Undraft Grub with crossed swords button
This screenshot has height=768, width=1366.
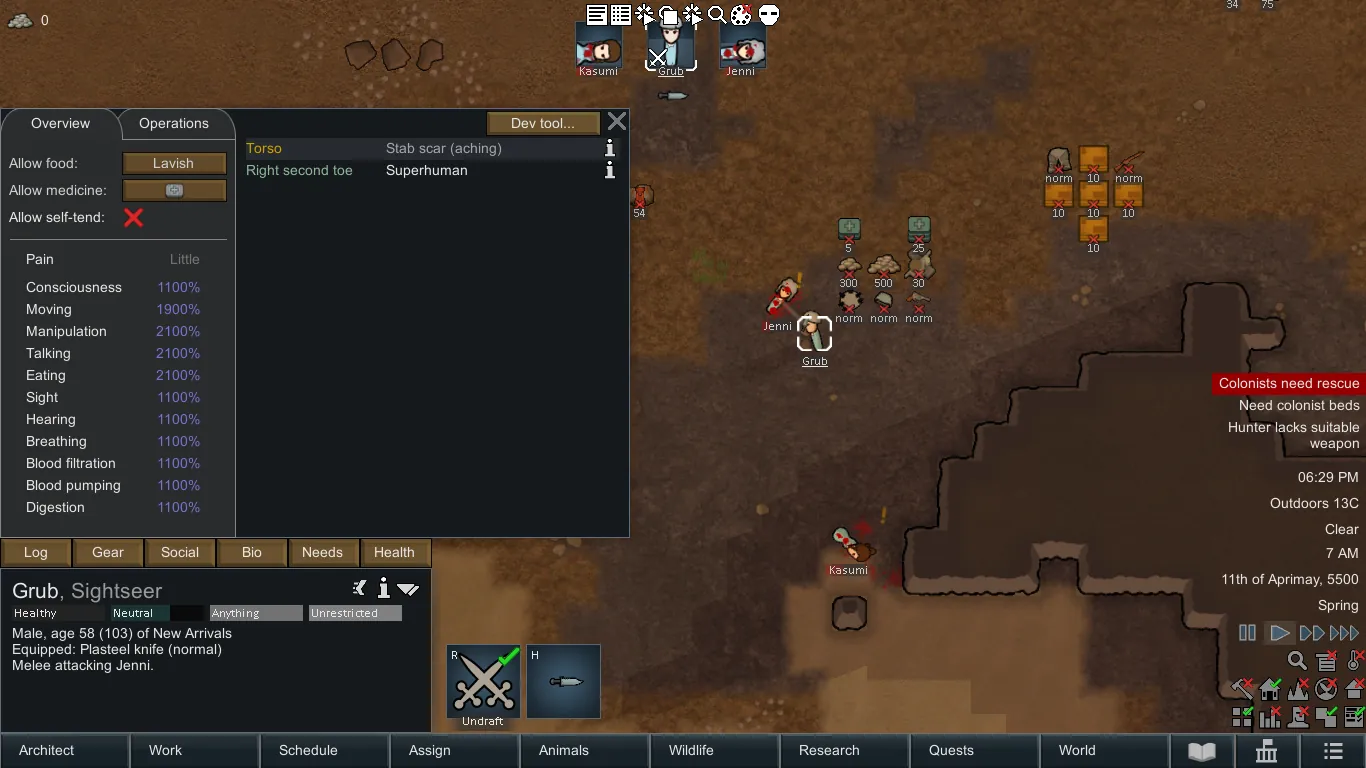(x=483, y=682)
